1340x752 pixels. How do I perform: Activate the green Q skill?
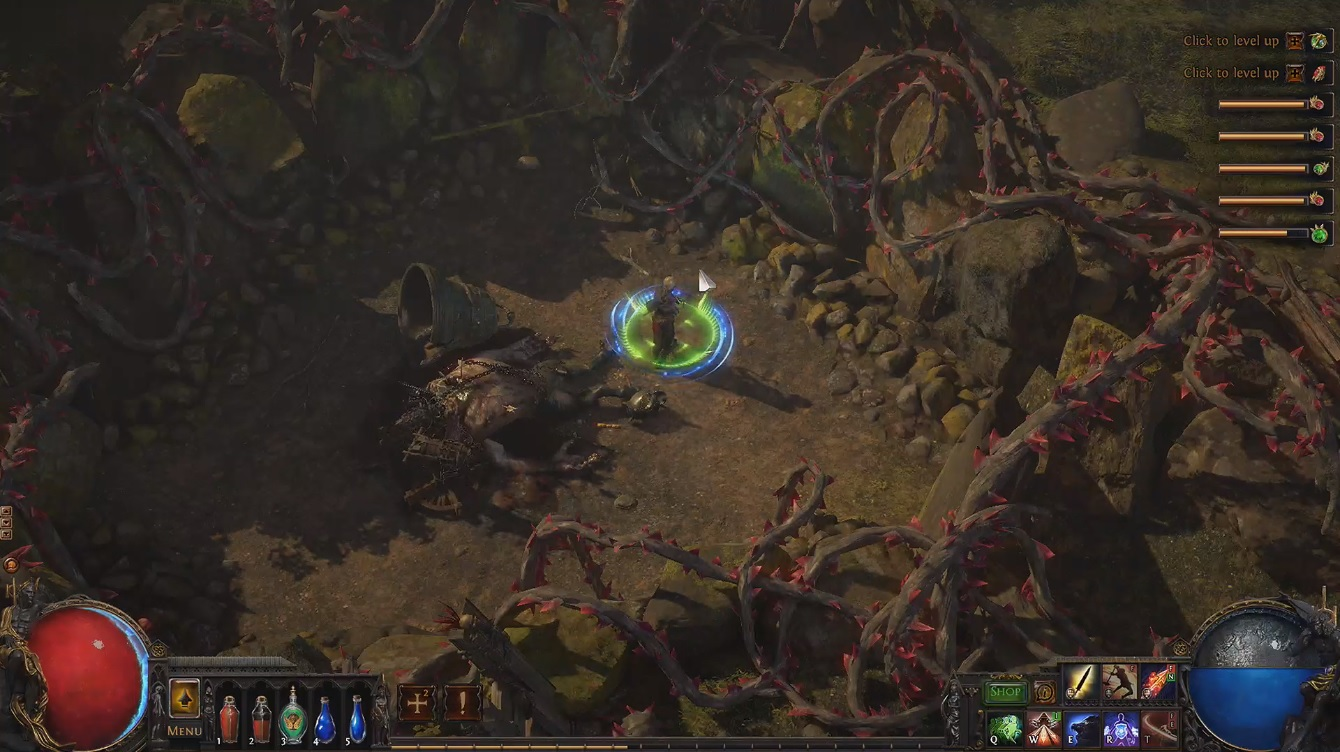(x=1005, y=730)
